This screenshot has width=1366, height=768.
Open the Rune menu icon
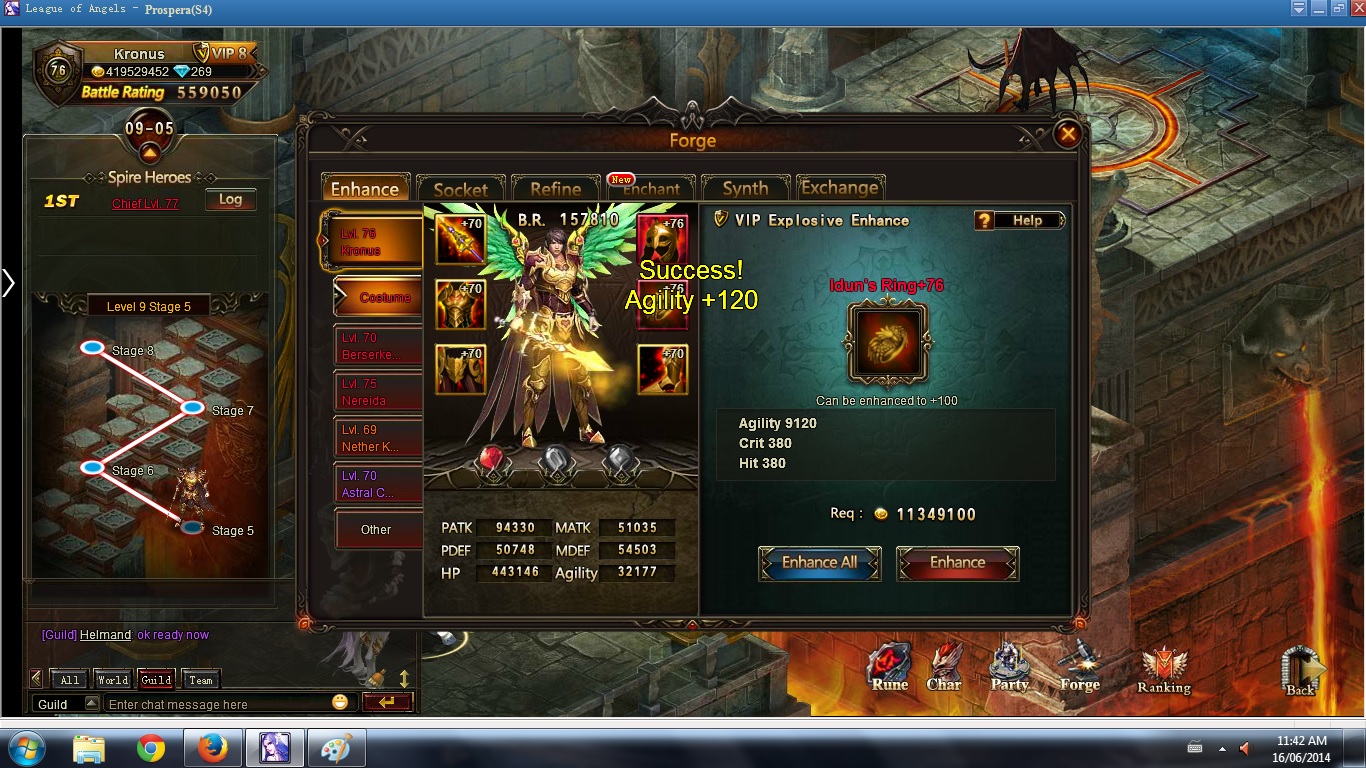[x=889, y=667]
